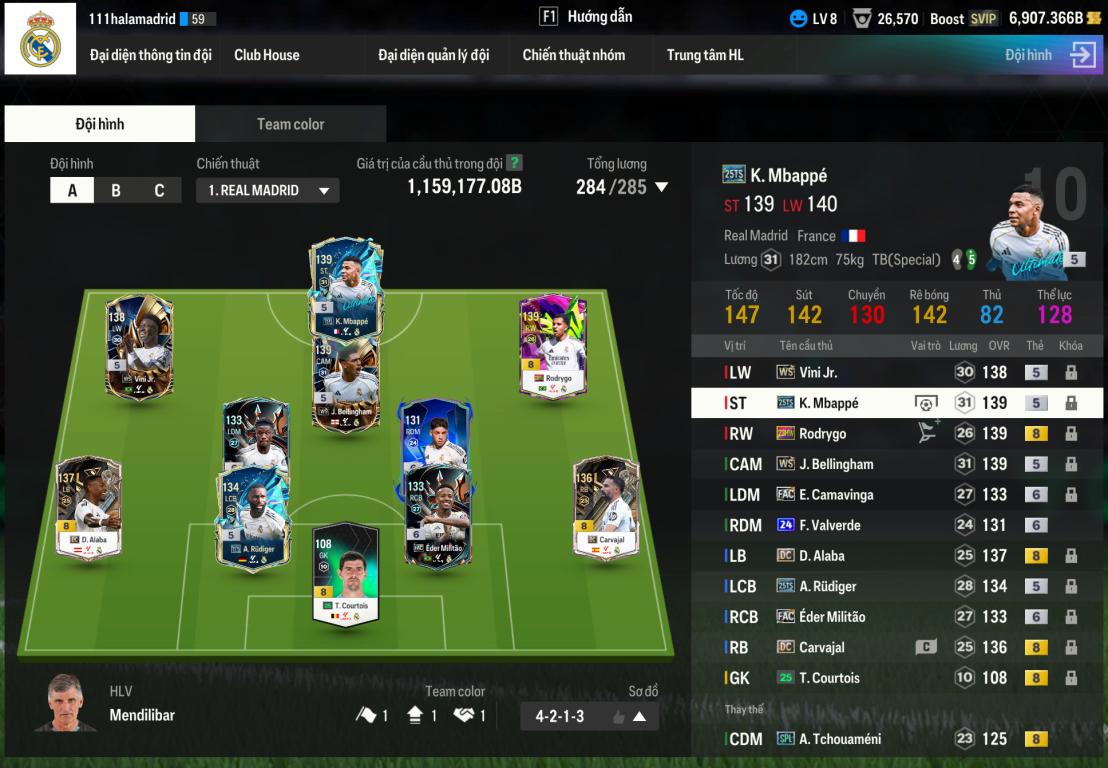Click the squad value help question mark
Viewport: 1108px width, 768px height.
[x=514, y=163]
